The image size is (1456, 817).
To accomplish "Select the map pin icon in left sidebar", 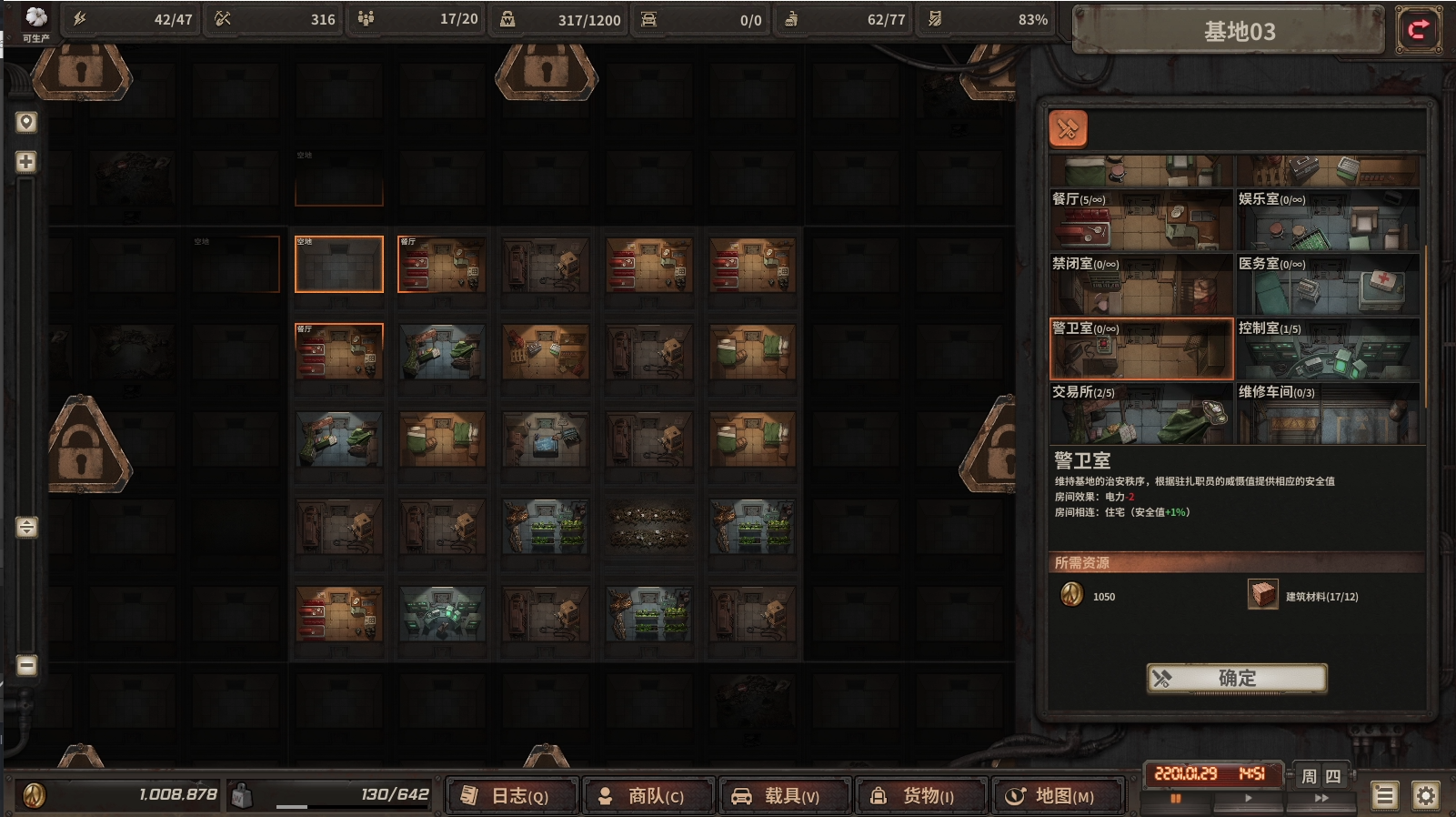I will coord(25,123).
